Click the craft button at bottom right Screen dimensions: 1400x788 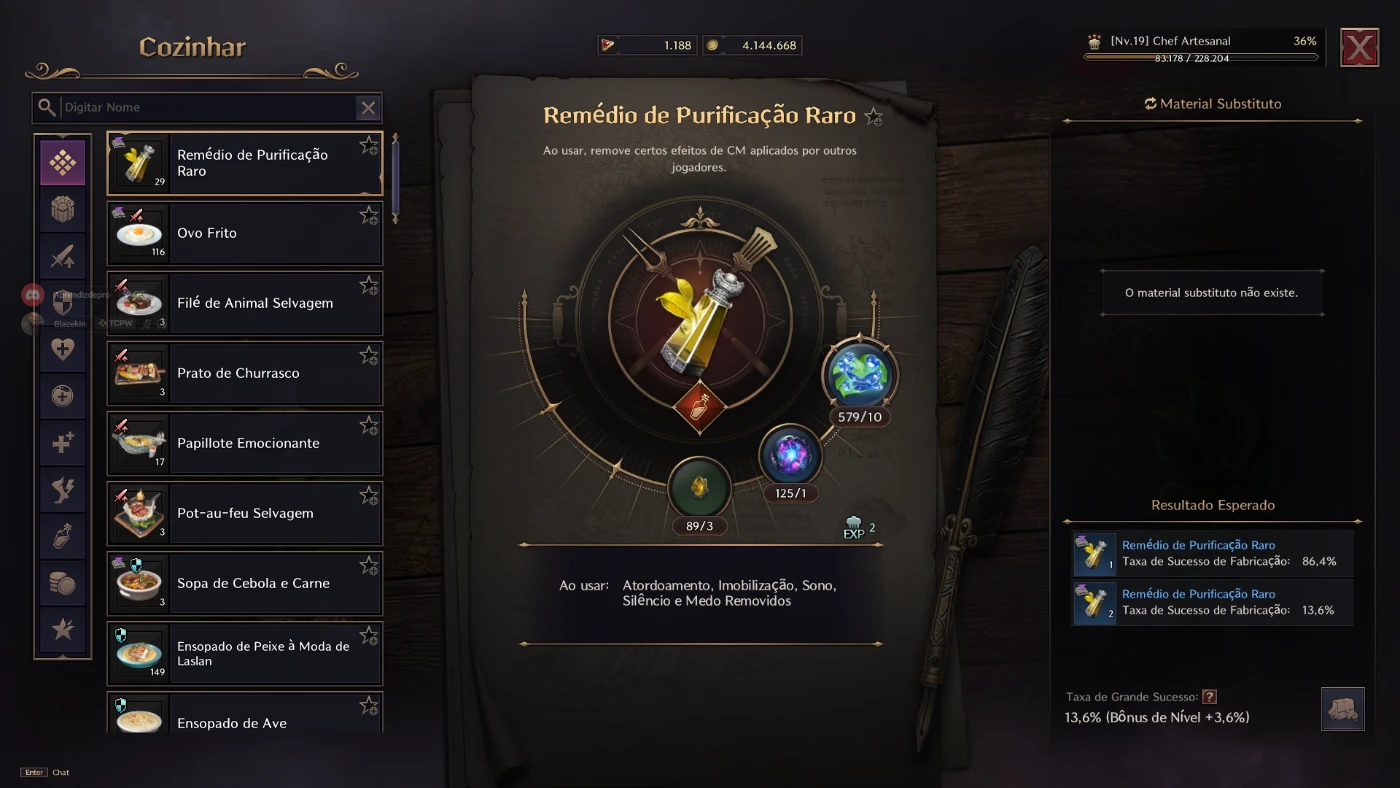pos(1342,708)
